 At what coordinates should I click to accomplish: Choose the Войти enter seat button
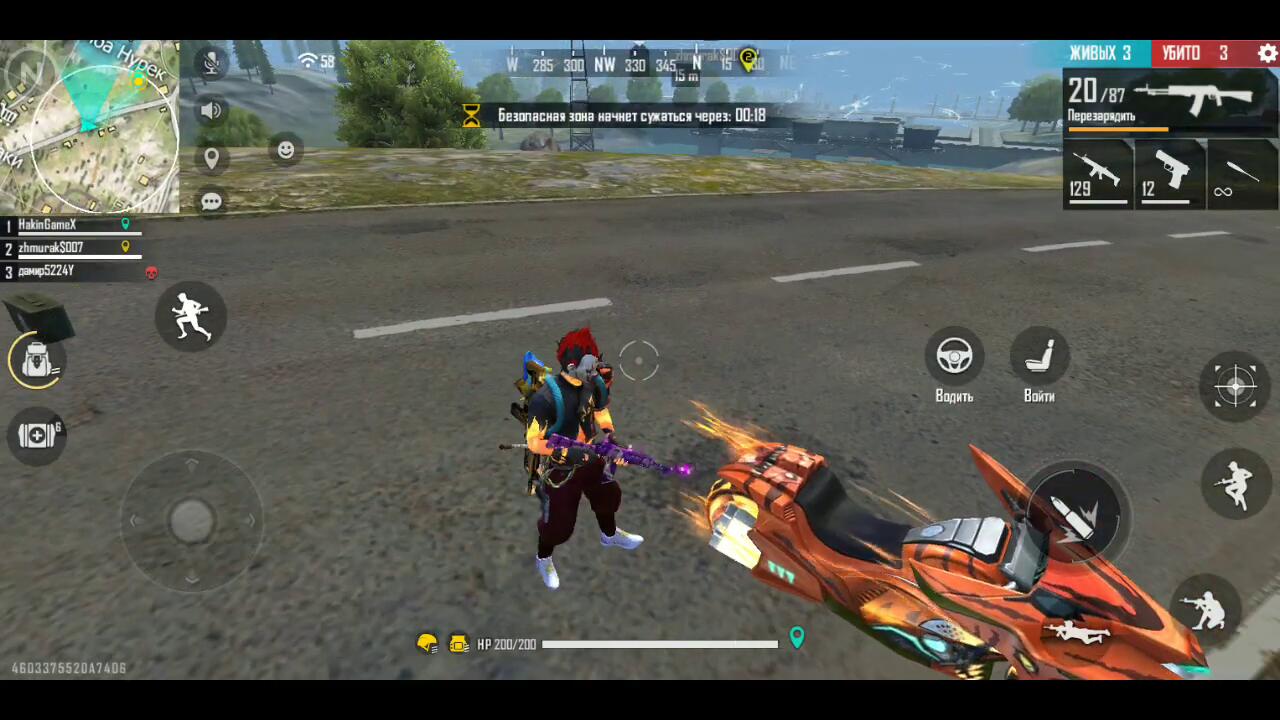click(x=1039, y=357)
